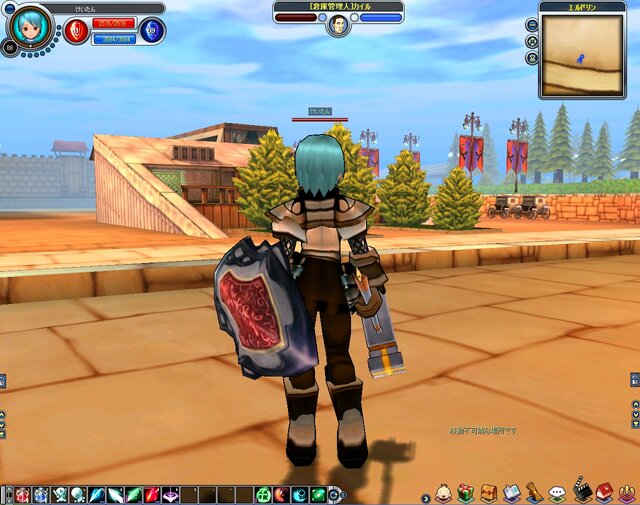The image size is (640, 505).
Task: Click the clapperboard menu icon
Action: 582,492
